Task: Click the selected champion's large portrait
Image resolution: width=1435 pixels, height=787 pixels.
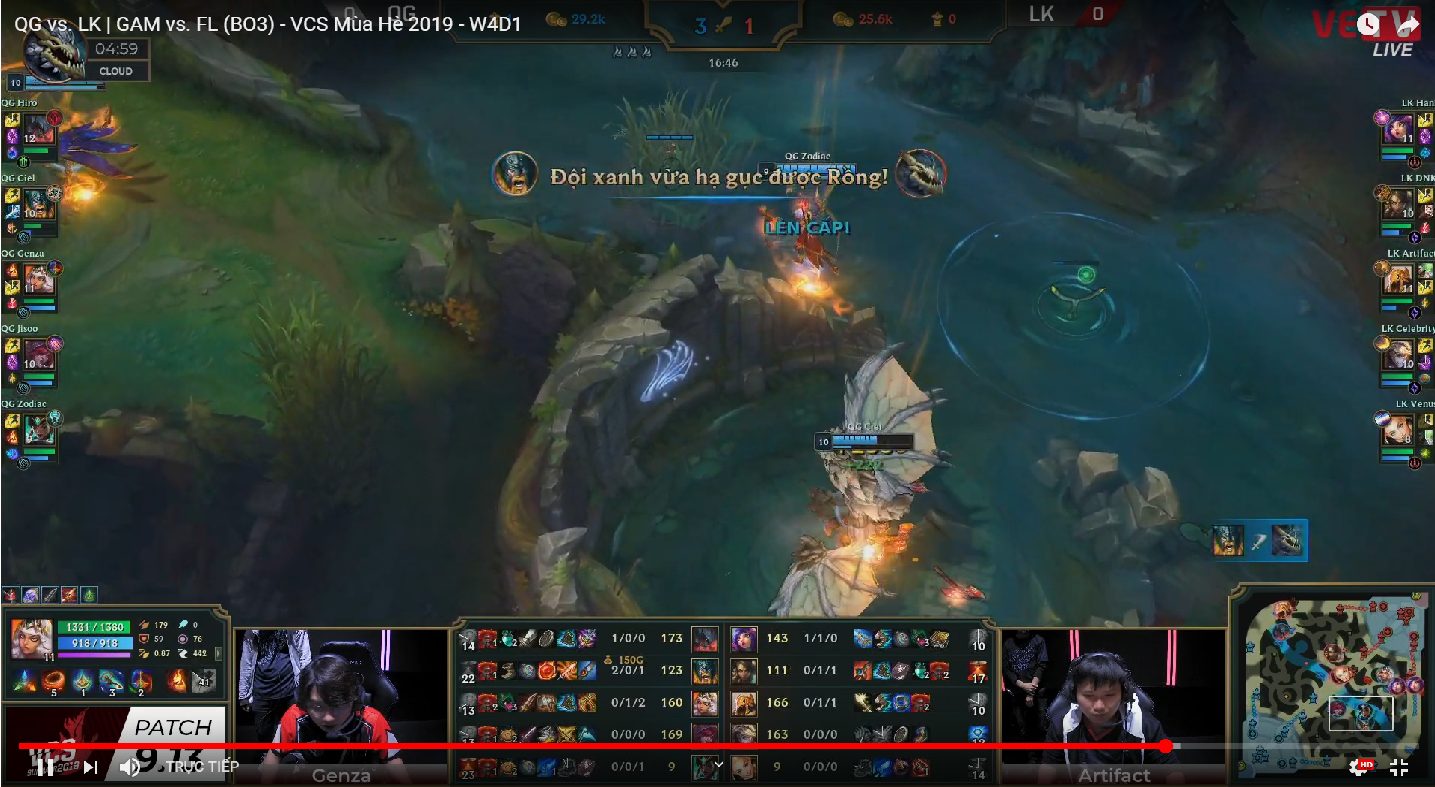Action: coord(30,638)
